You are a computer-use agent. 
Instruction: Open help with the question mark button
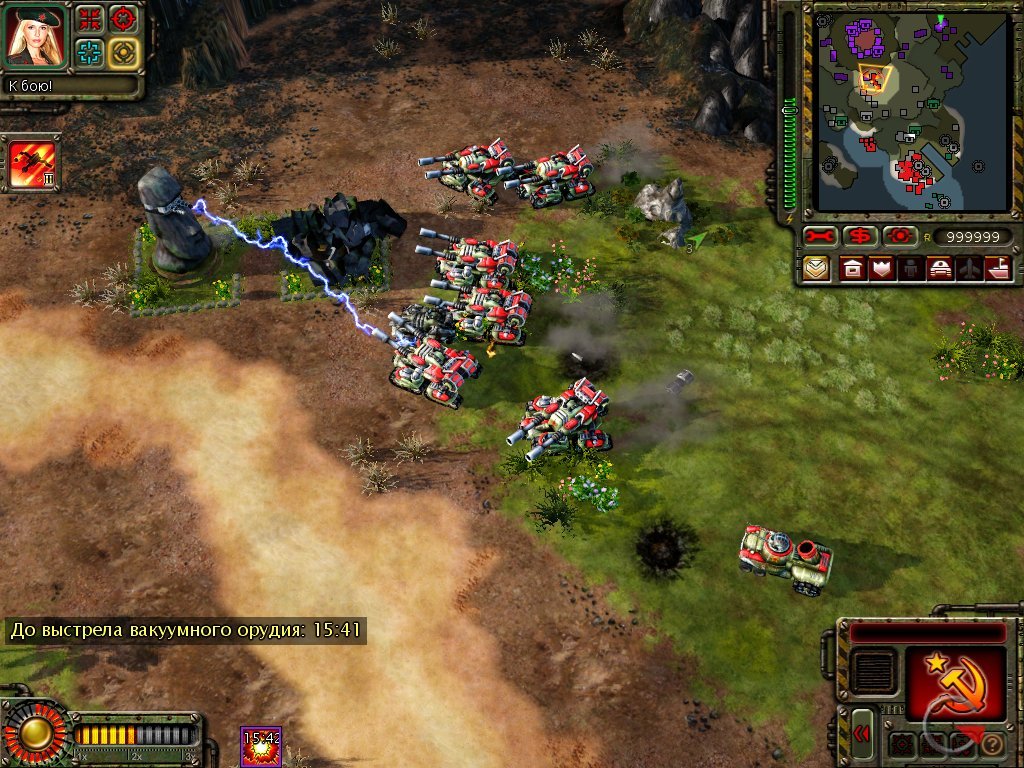click(993, 744)
